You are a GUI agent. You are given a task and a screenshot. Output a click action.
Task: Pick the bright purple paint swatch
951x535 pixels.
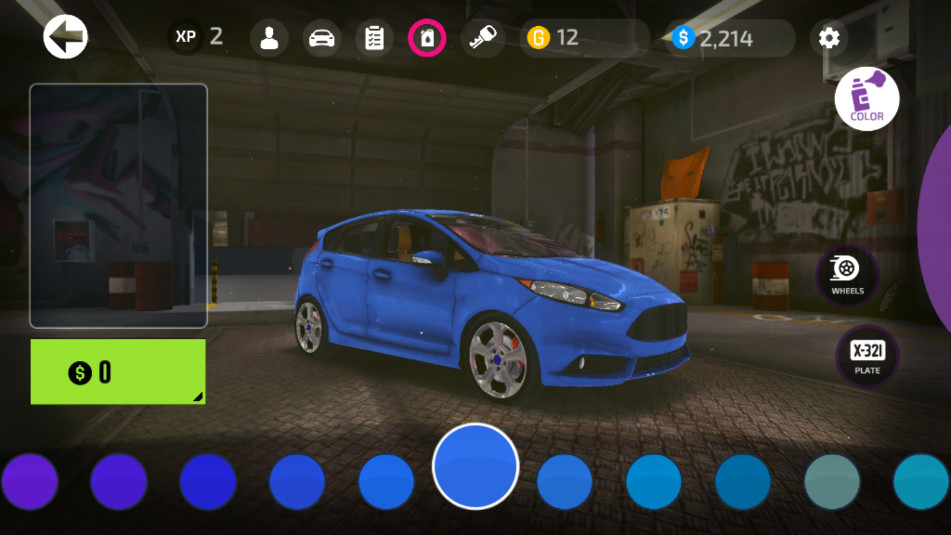(30, 481)
